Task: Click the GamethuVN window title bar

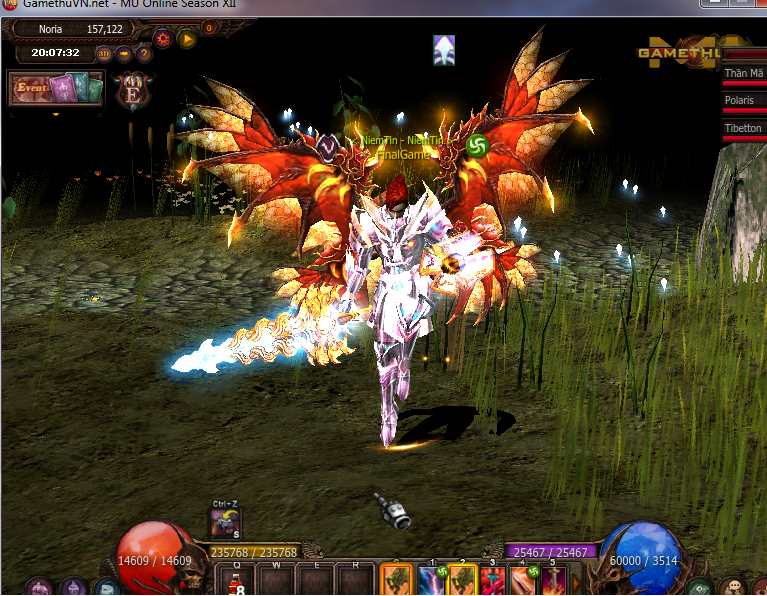Action: point(300,7)
